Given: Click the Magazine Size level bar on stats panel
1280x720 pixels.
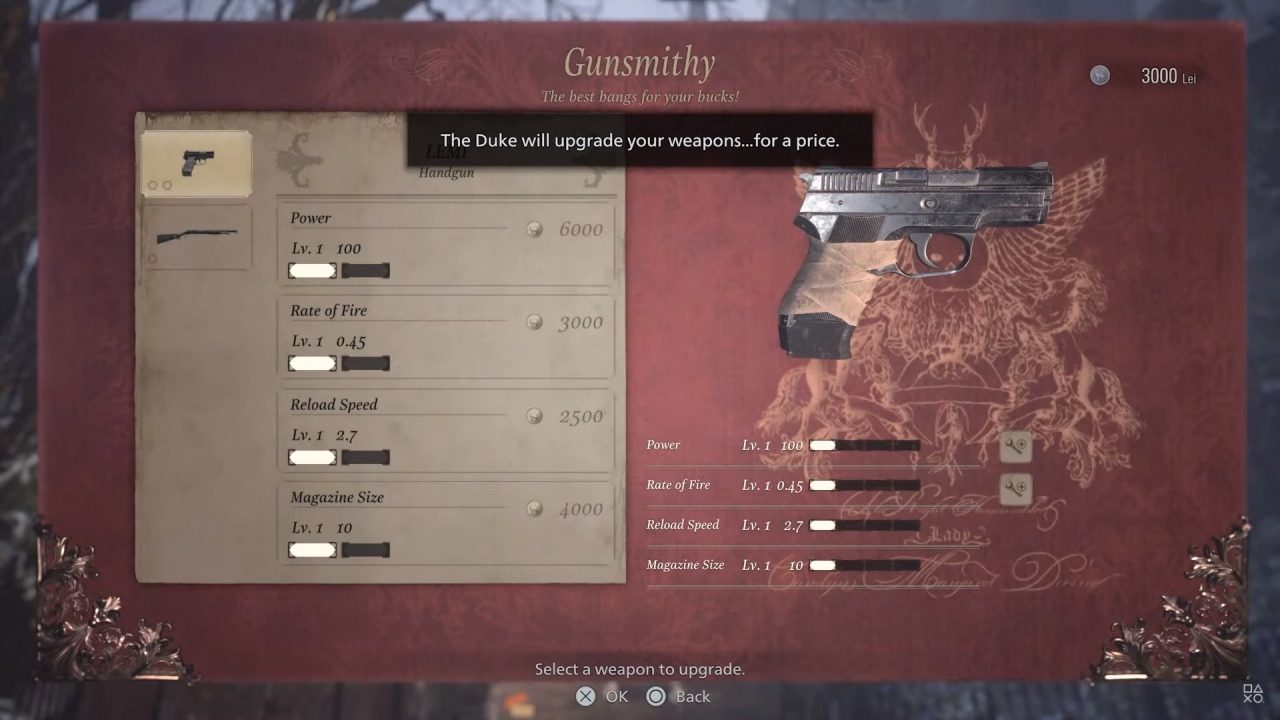Looking at the screenshot, I should point(865,565).
